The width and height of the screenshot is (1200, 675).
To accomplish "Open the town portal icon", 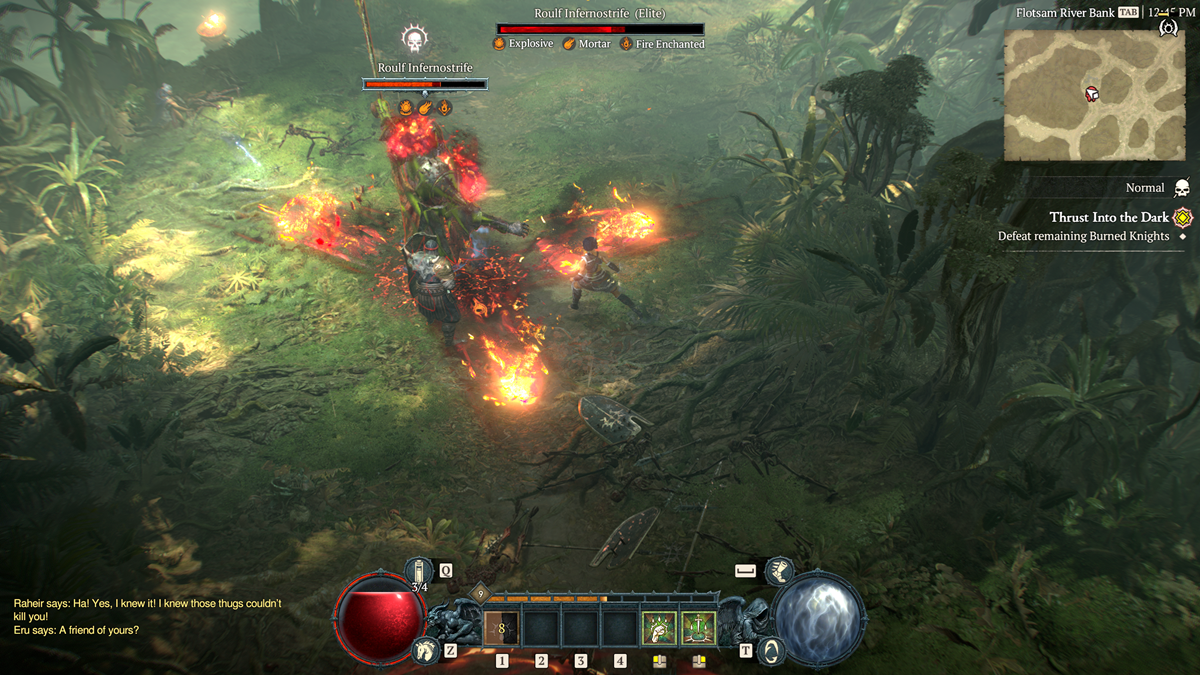I will point(771,651).
